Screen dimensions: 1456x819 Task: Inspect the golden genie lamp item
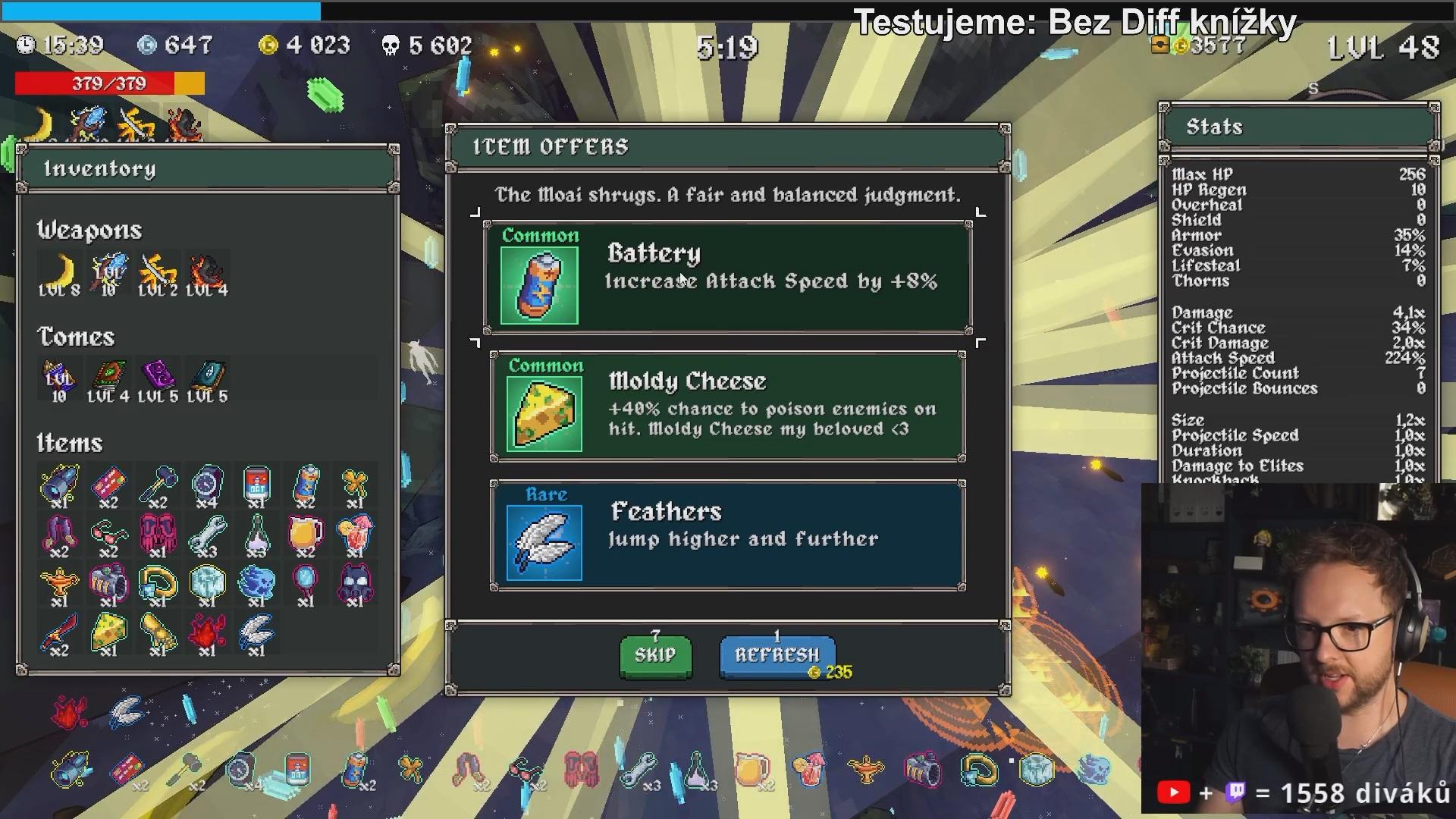pyautogui.click(x=59, y=584)
